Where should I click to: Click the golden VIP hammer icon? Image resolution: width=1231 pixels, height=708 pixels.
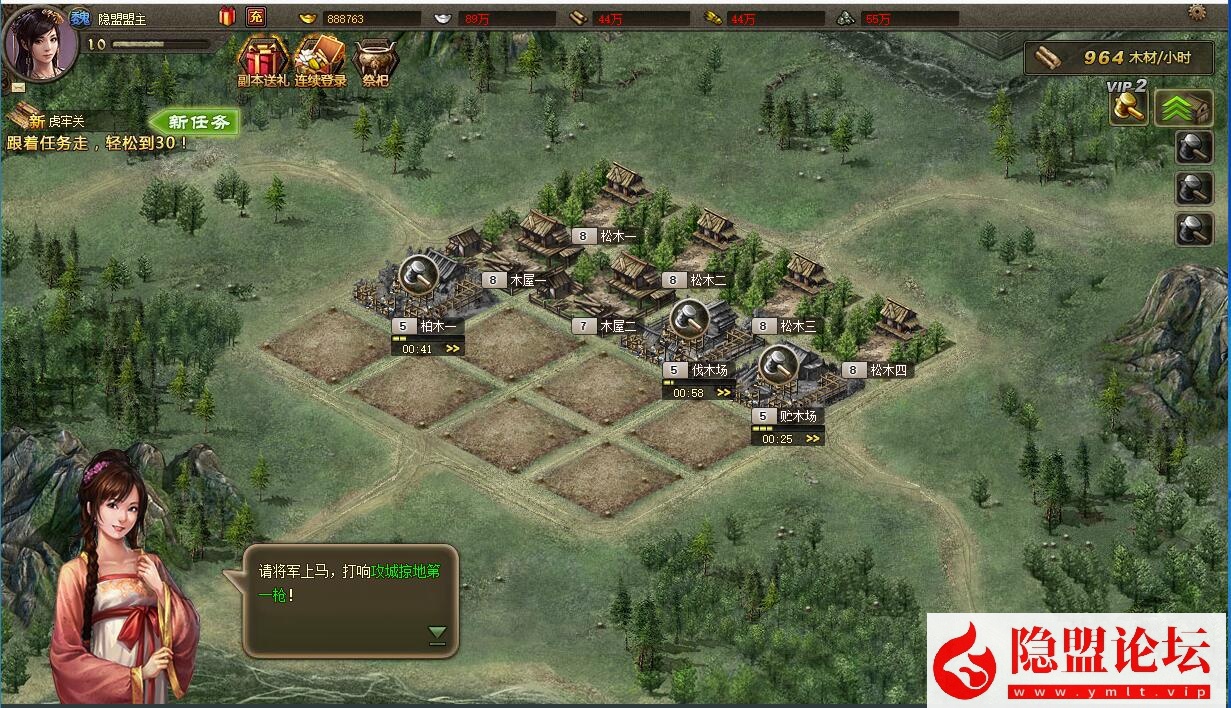(1129, 108)
